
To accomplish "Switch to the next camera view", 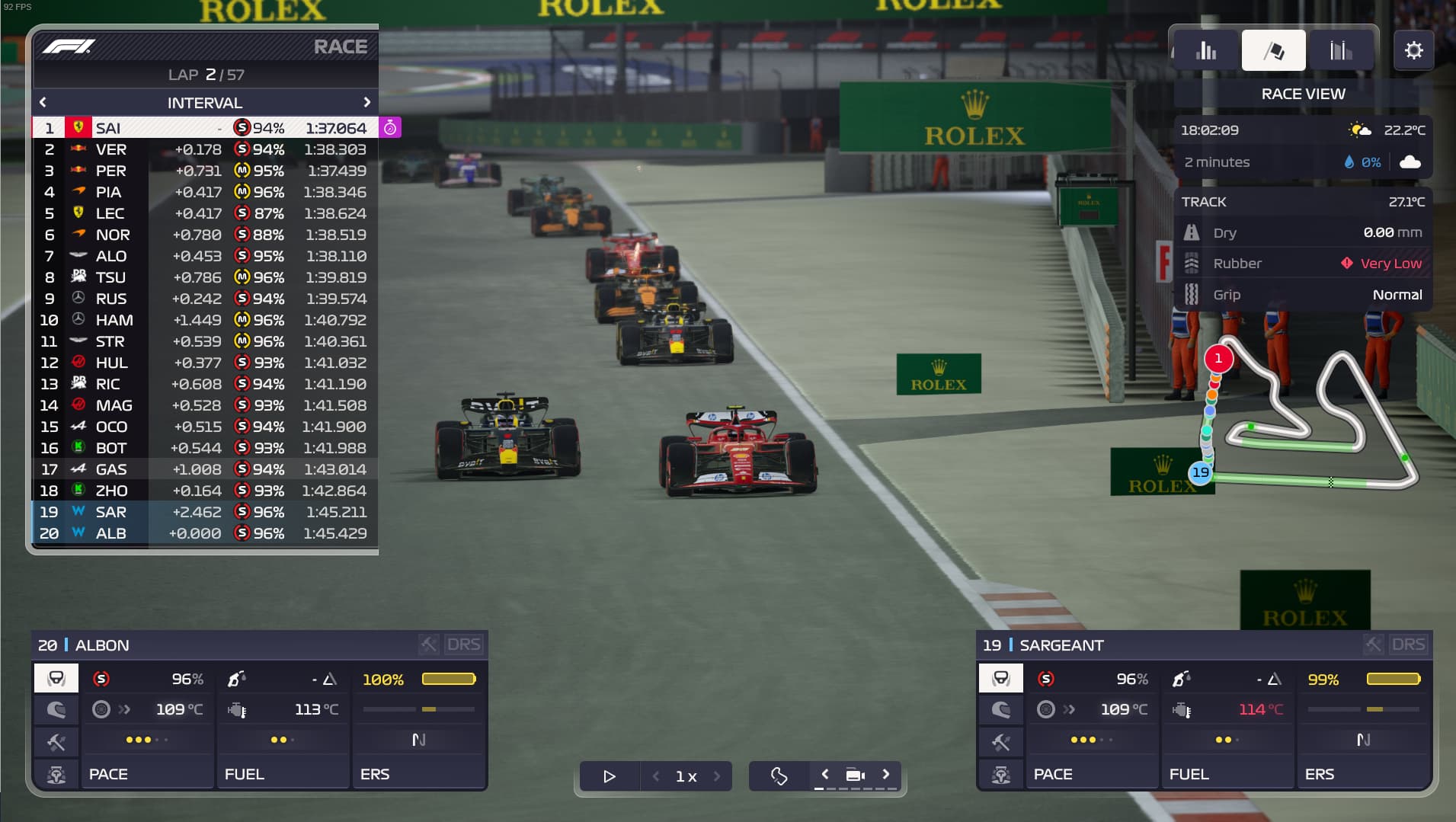I will tap(886, 775).
